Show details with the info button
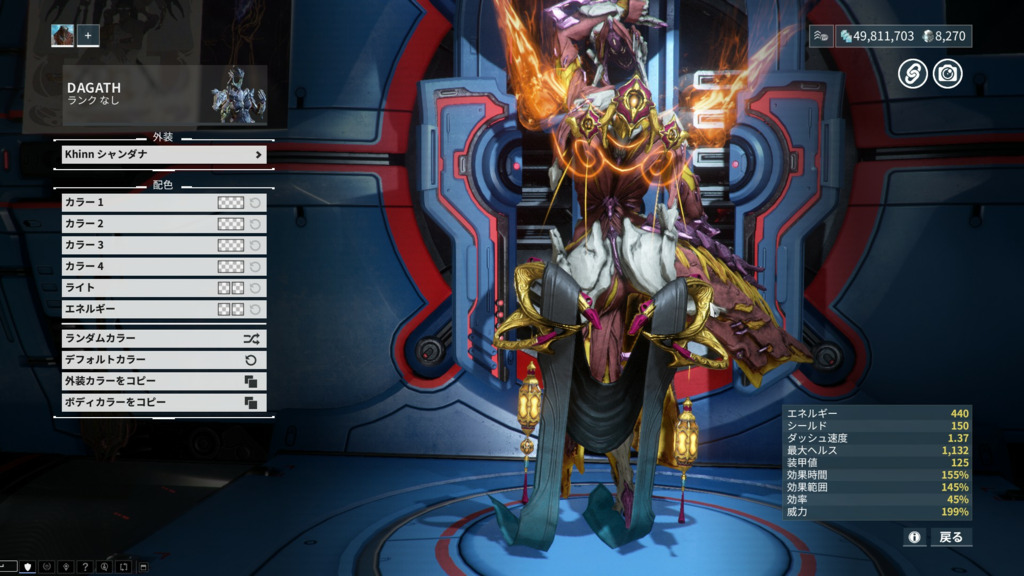Screen dimensions: 1024x576 tap(914, 537)
